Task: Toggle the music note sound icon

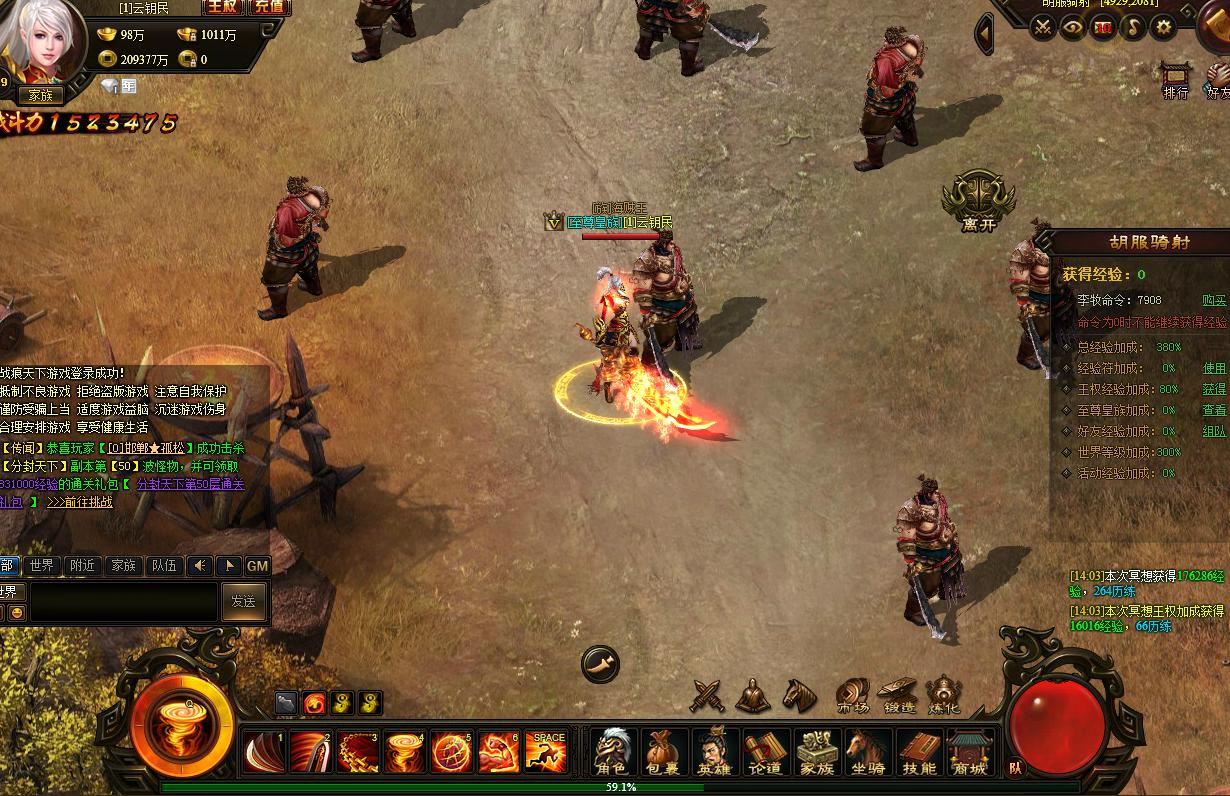Action: (1133, 28)
